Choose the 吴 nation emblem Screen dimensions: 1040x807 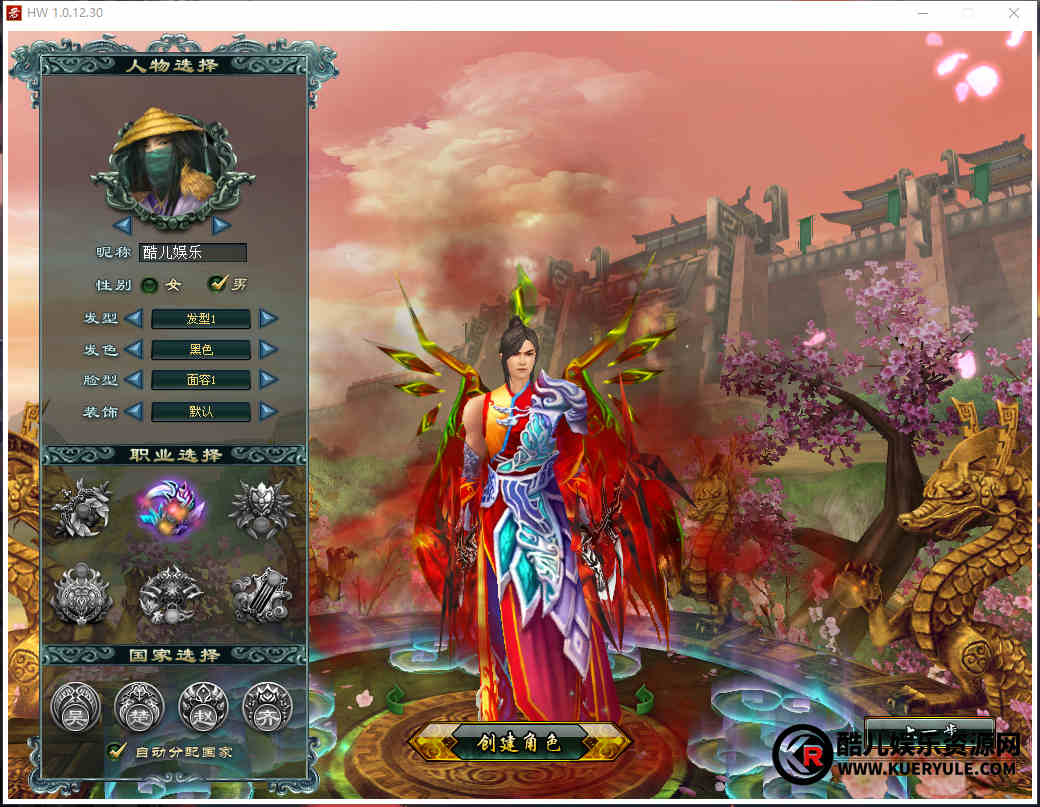click(74, 706)
